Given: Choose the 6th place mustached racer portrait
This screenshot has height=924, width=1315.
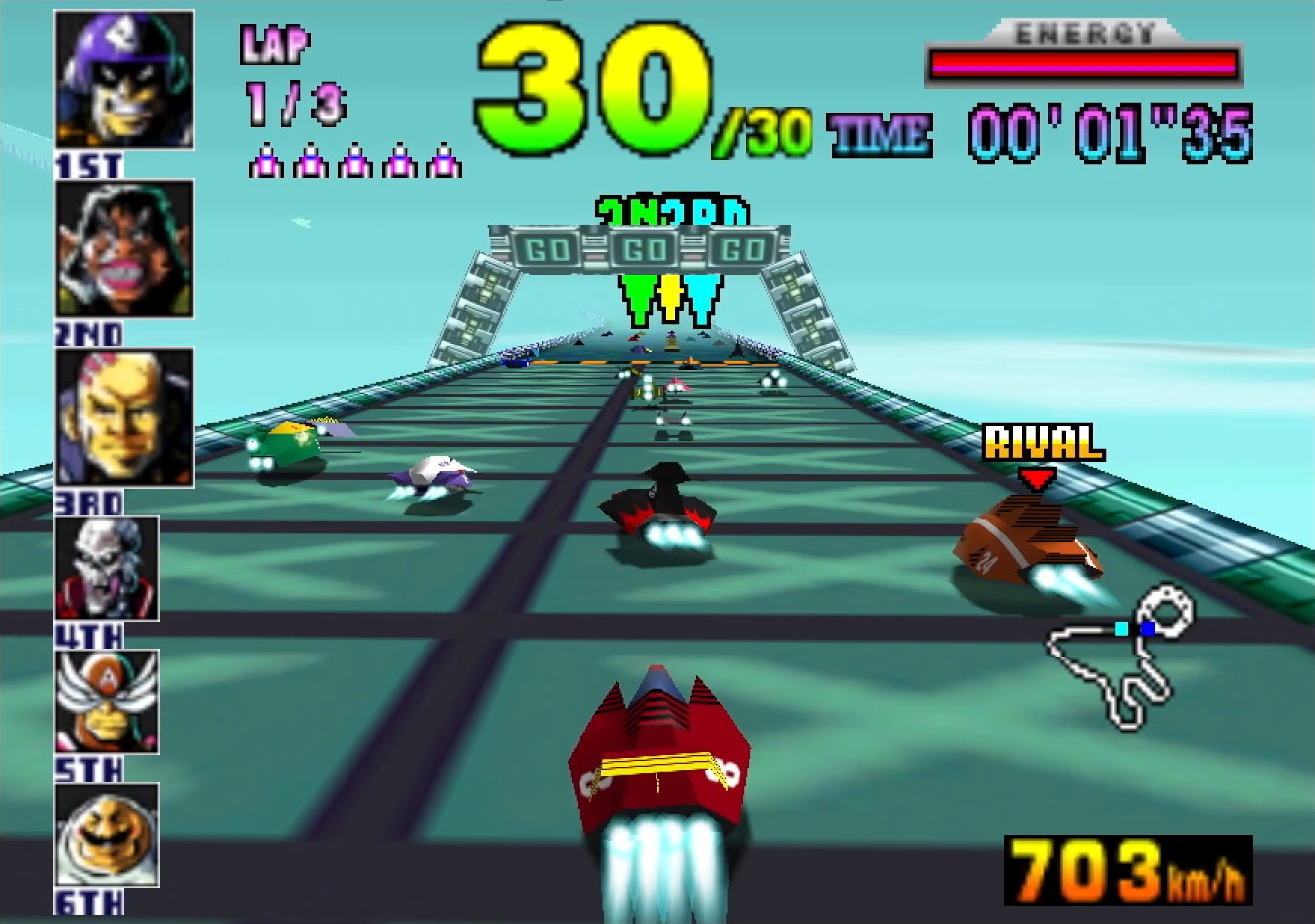Looking at the screenshot, I should click(x=107, y=835).
